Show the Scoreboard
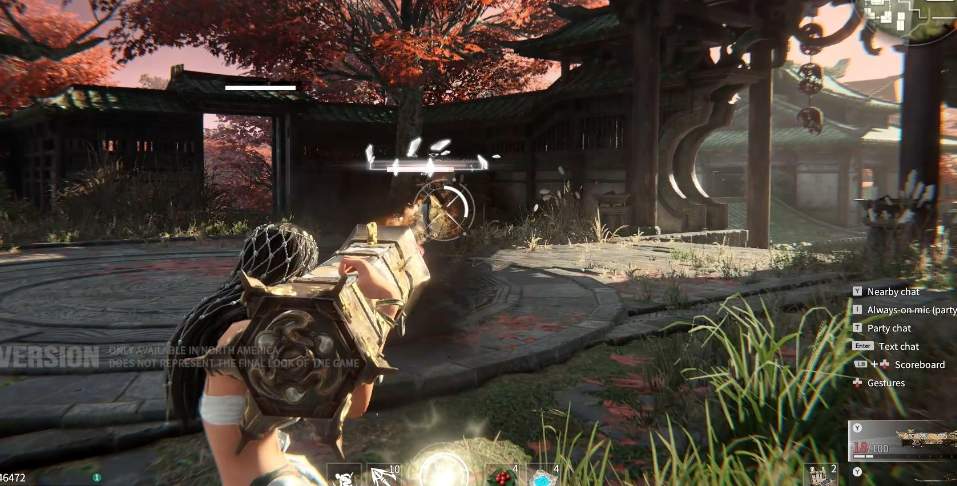The image size is (957, 486). coord(919,364)
